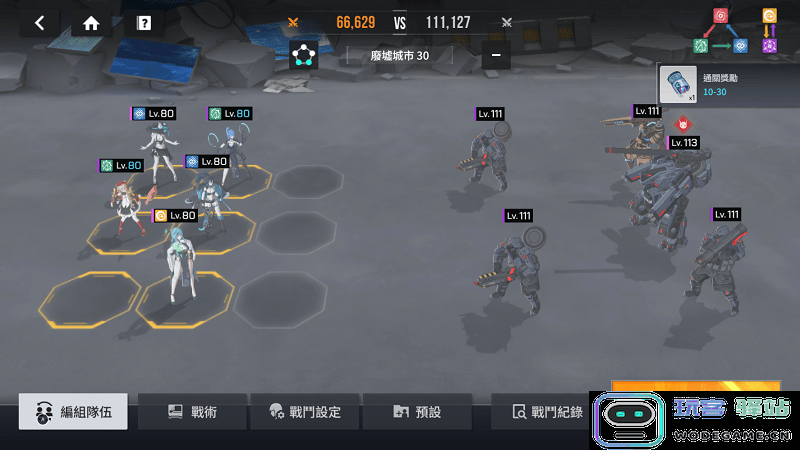The height and width of the screenshot is (450, 800).
Task: Open the 預設 presets tab
Action: (x=417, y=411)
